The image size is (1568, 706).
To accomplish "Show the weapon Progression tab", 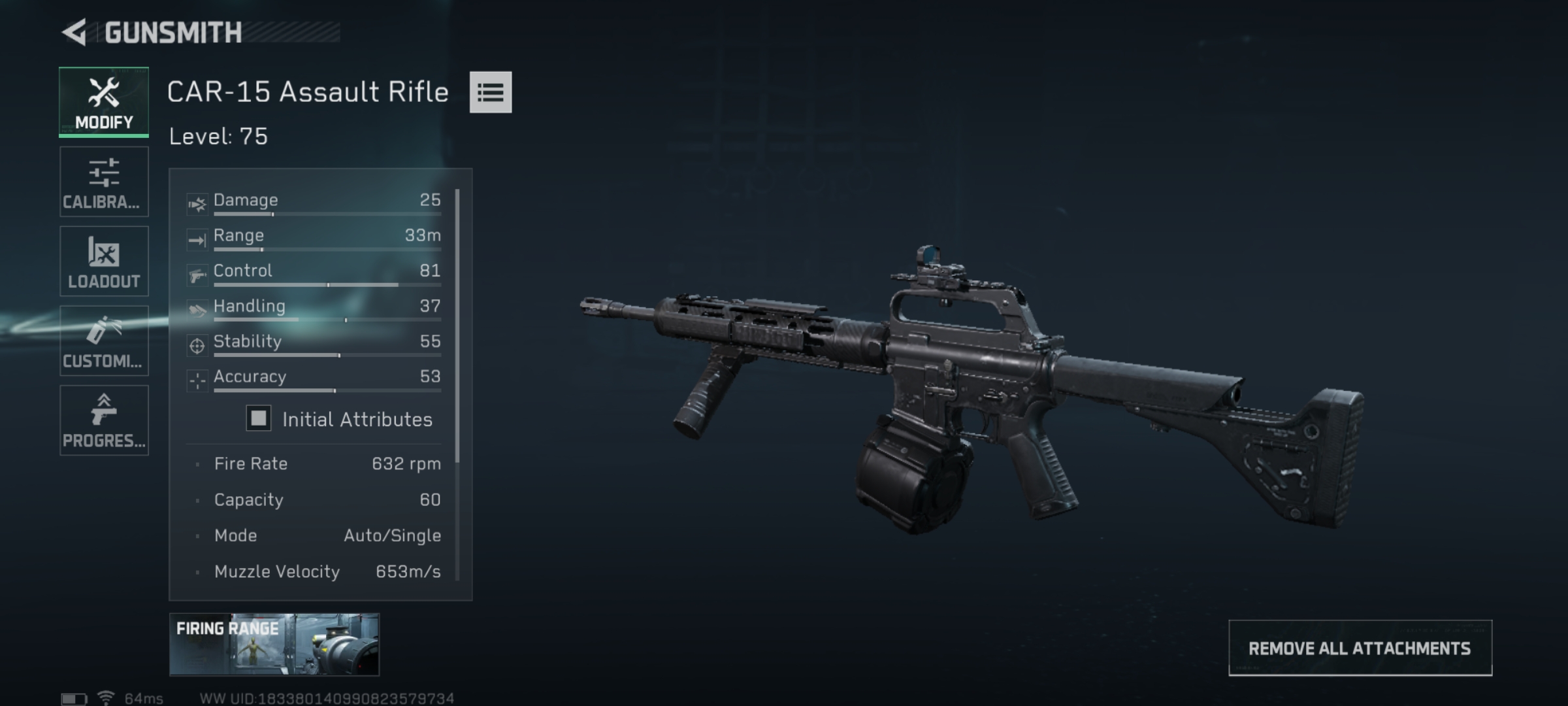I will 104,420.
